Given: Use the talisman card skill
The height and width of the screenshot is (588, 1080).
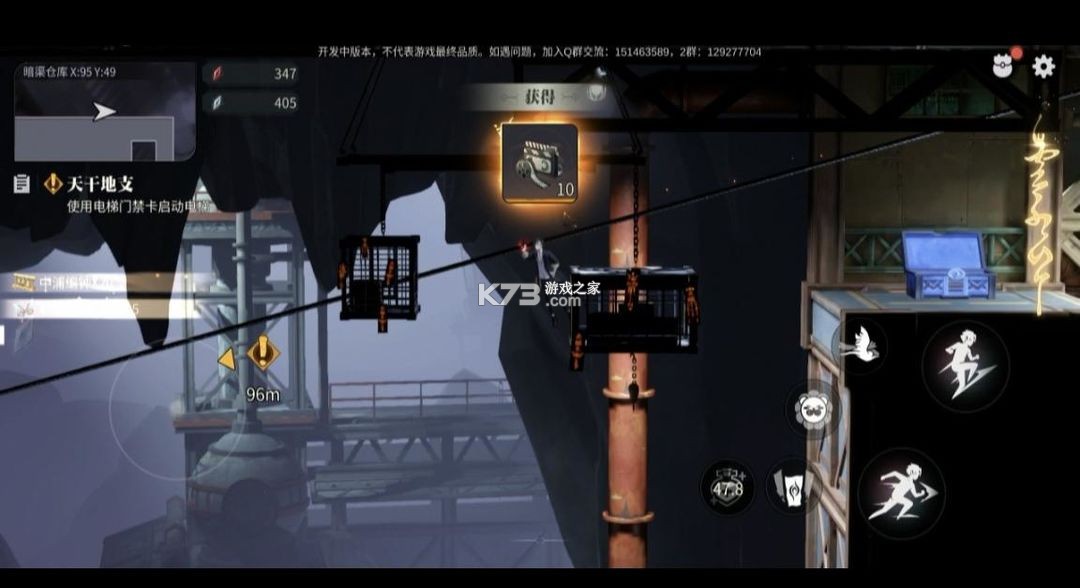Looking at the screenshot, I should click(x=791, y=488).
